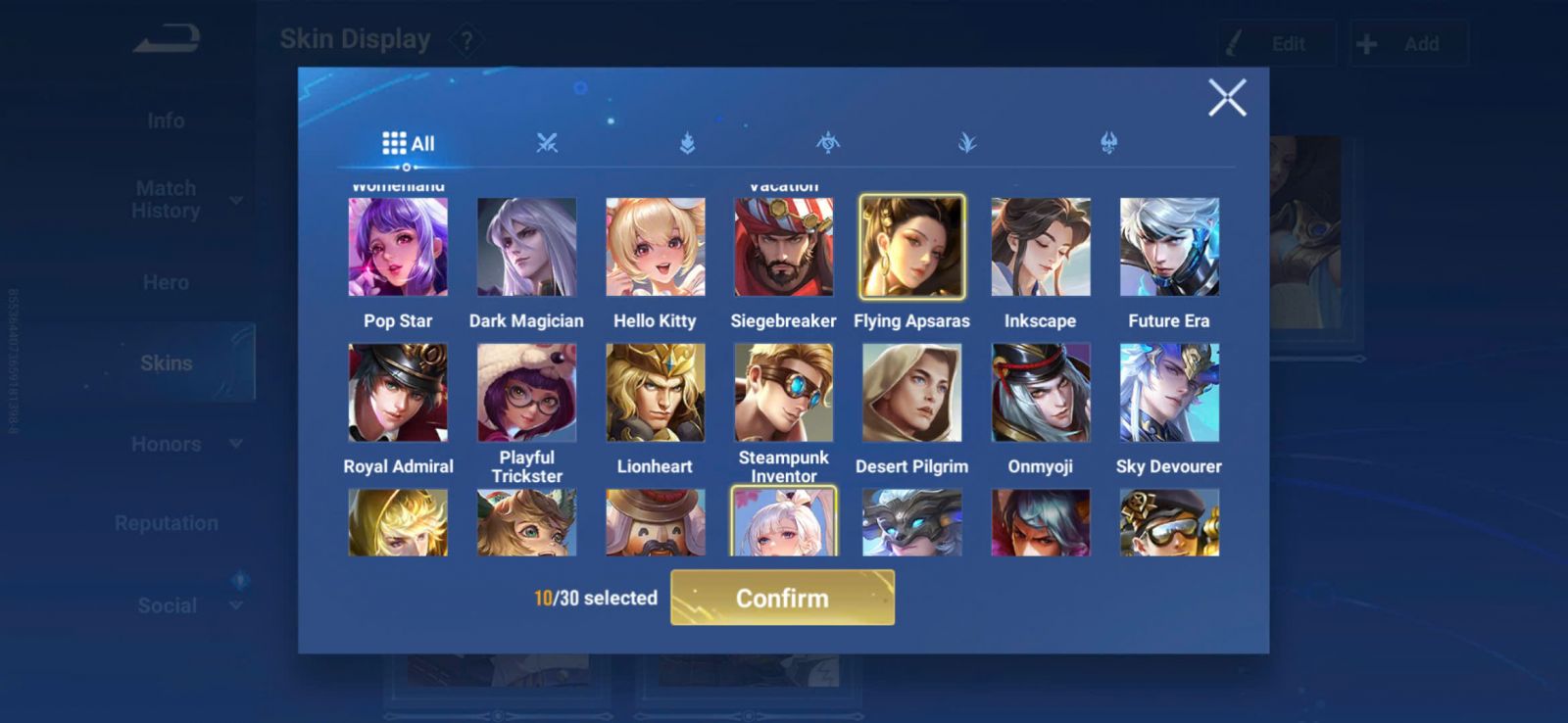Select the Siegebreaker skin portrait
Viewport: 1568px width, 723px height.
point(783,247)
